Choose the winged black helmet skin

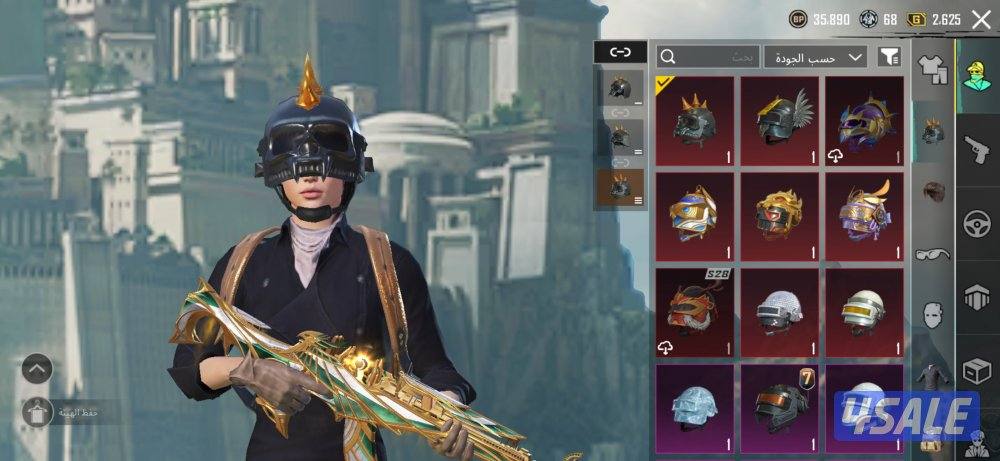pyautogui.click(x=779, y=121)
